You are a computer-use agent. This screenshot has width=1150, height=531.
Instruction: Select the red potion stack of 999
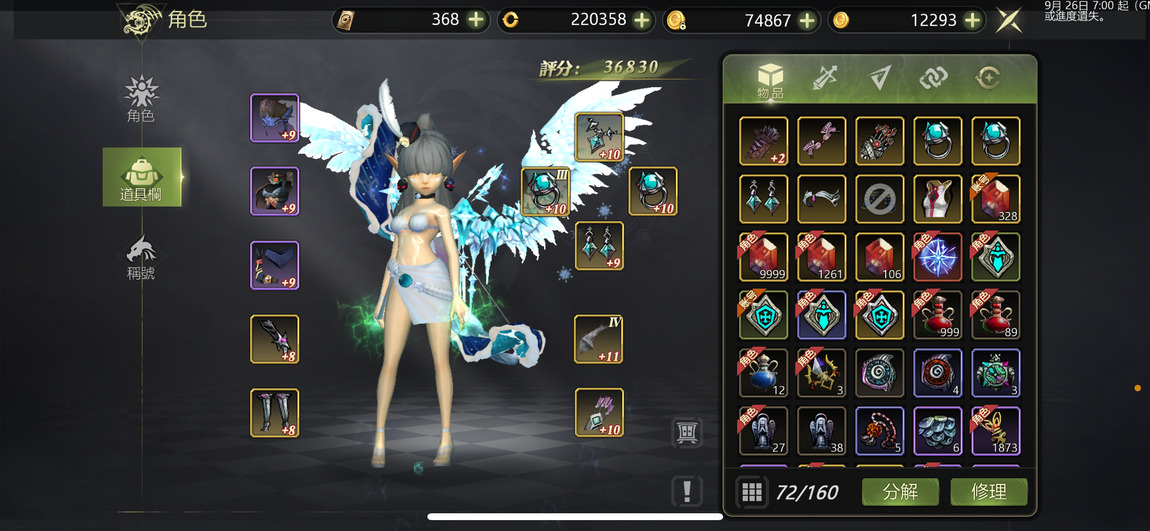coord(938,316)
